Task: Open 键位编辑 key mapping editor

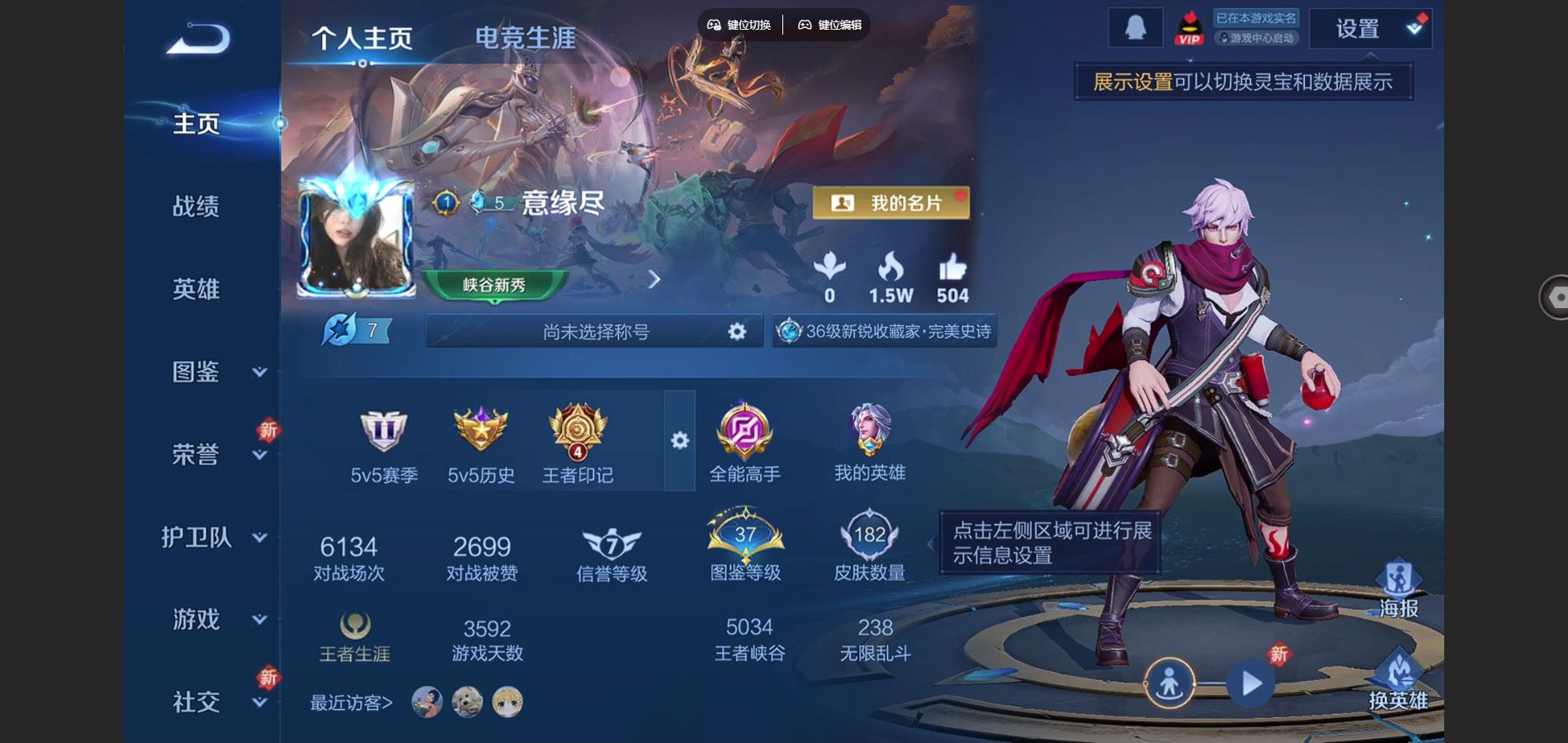Action: click(x=829, y=25)
